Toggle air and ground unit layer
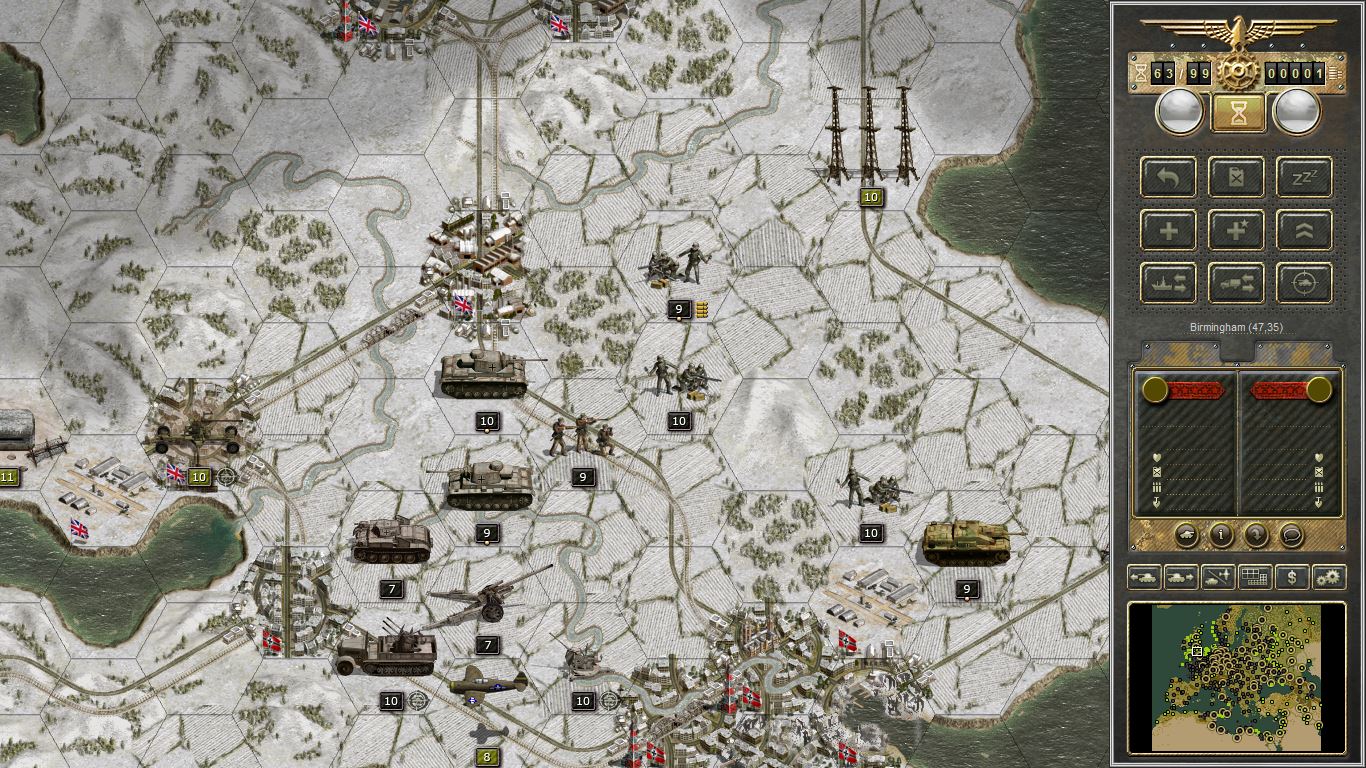Image resolution: width=1366 pixels, height=768 pixels. [x=1217, y=577]
